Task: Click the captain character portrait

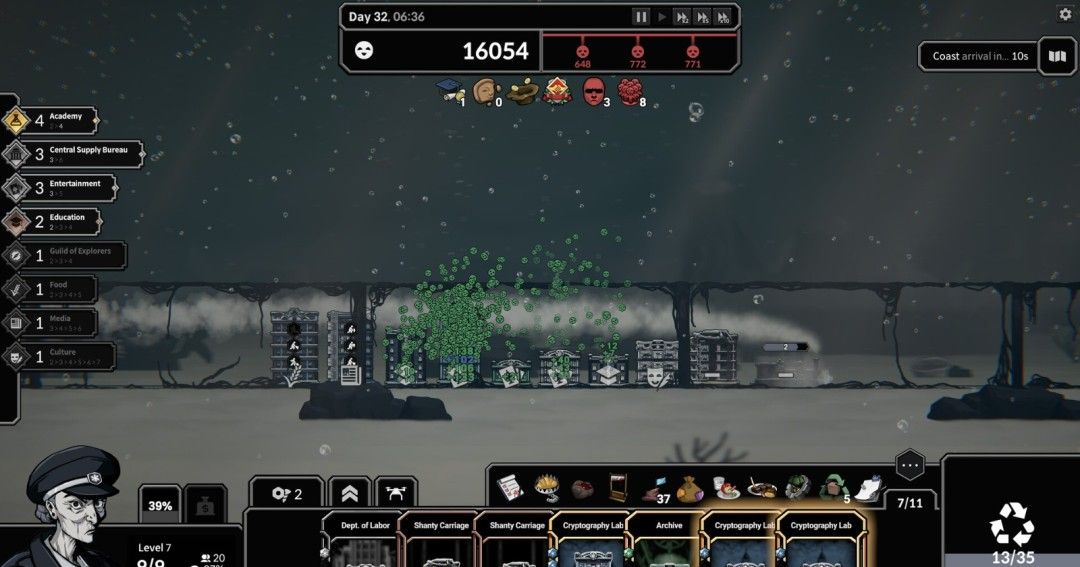Action: (73, 508)
